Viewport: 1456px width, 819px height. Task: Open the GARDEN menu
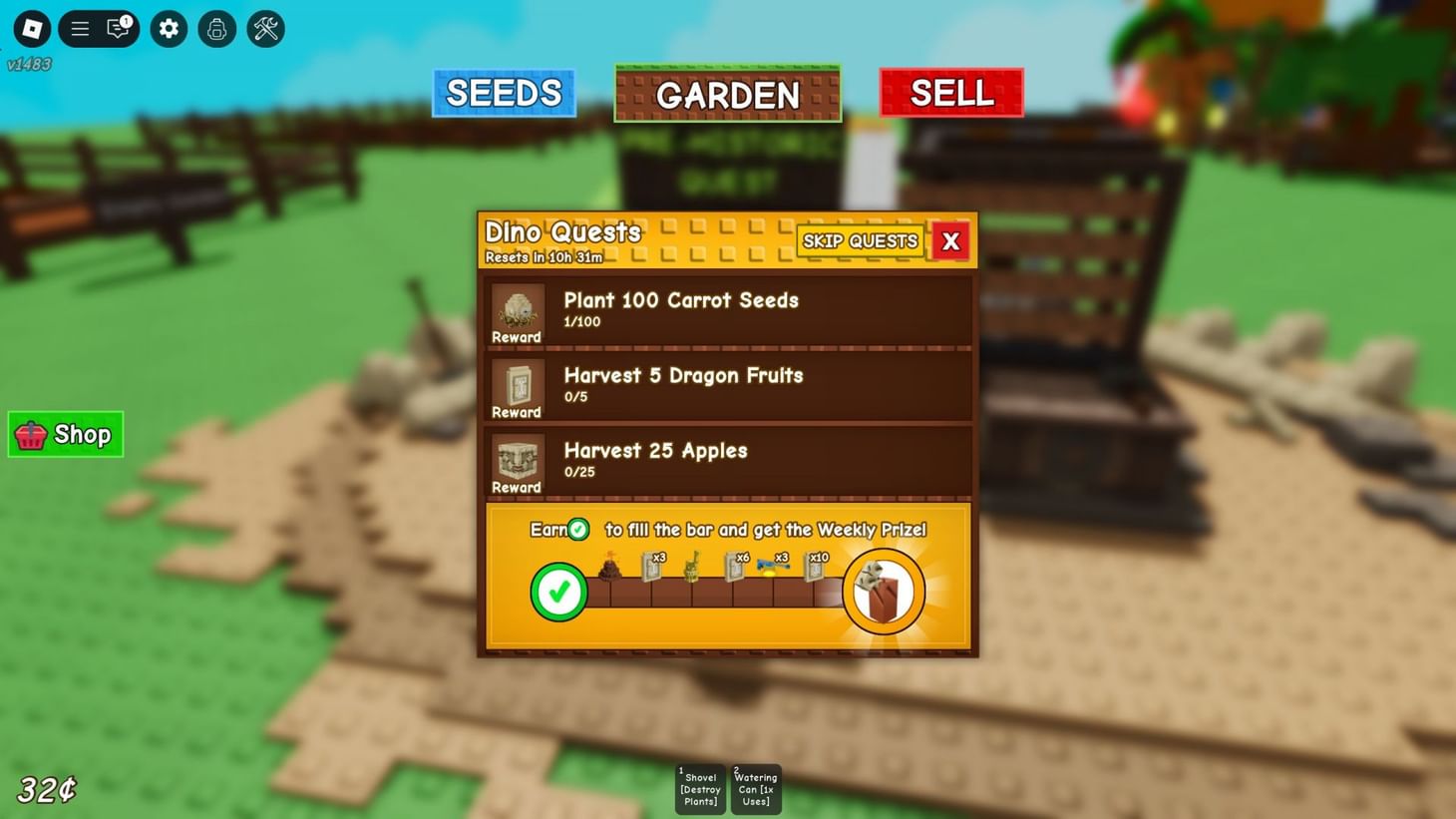pos(727,94)
